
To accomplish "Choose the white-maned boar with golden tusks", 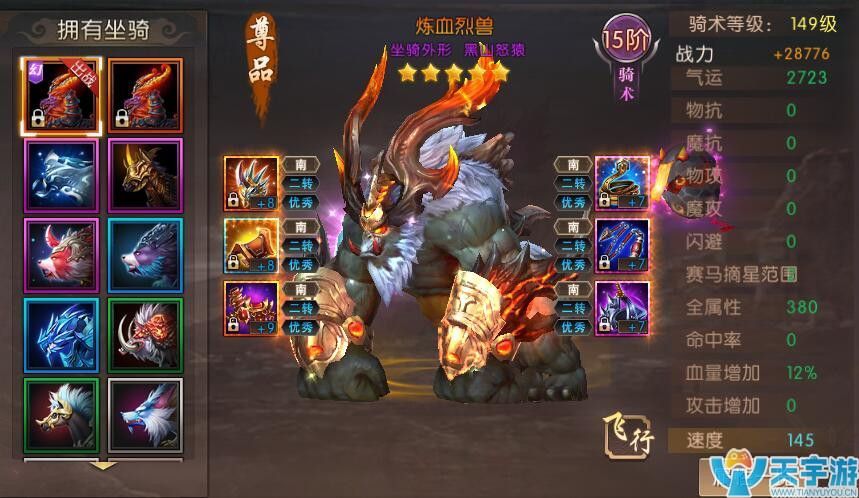I will (x=62, y=415).
